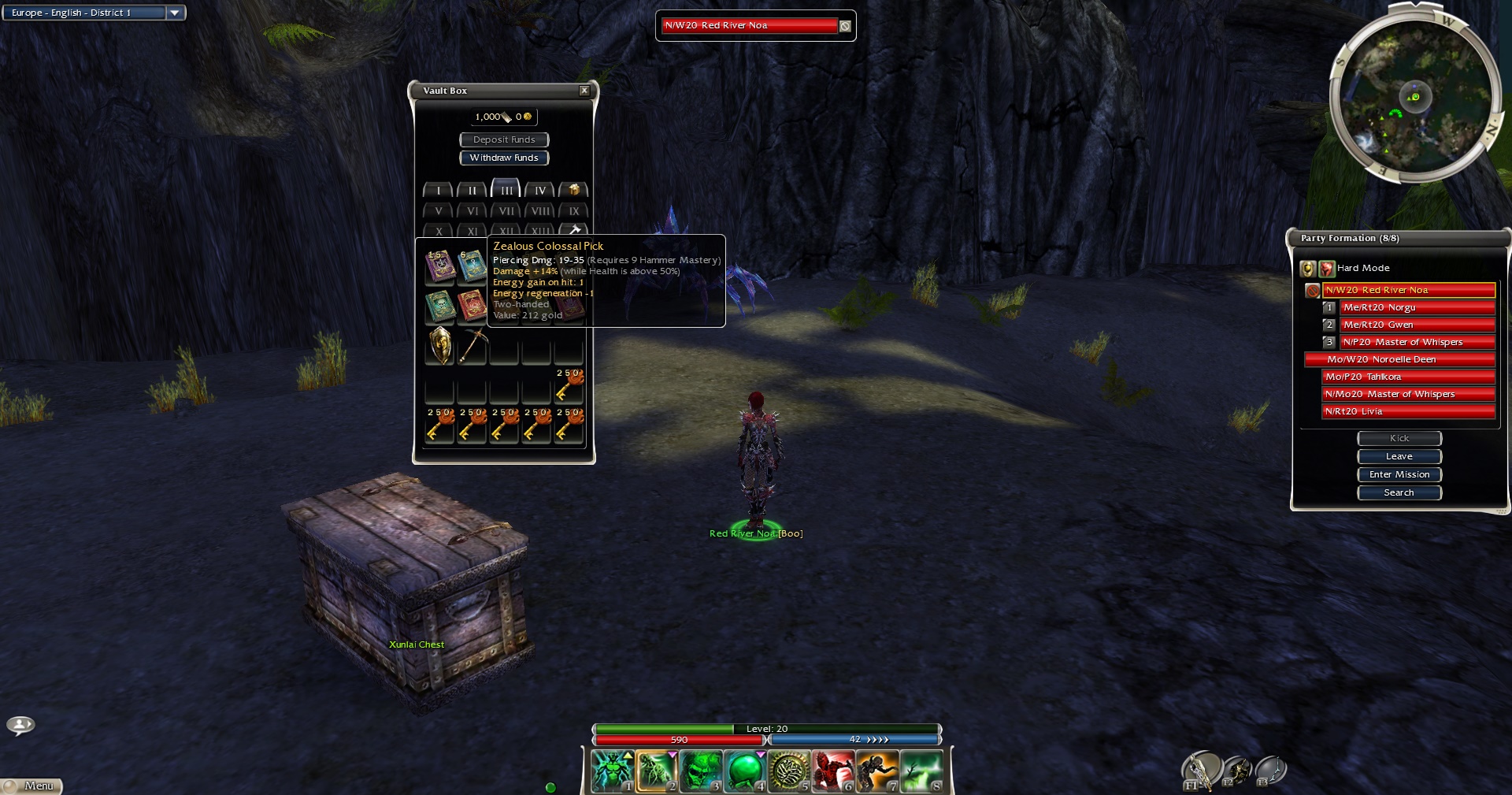The height and width of the screenshot is (795, 1512).
Task: Open vault tab II
Action: click(x=472, y=190)
